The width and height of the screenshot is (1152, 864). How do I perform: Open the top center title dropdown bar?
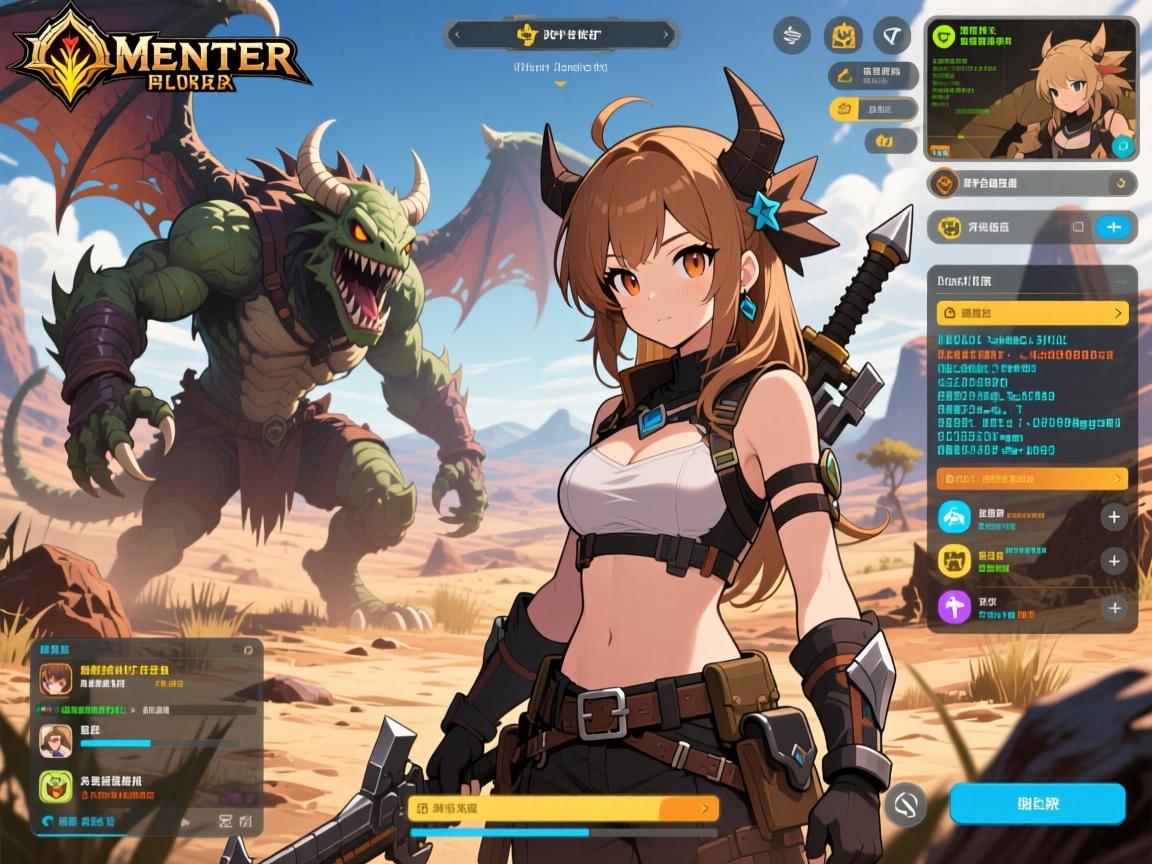pyautogui.click(x=561, y=35)
